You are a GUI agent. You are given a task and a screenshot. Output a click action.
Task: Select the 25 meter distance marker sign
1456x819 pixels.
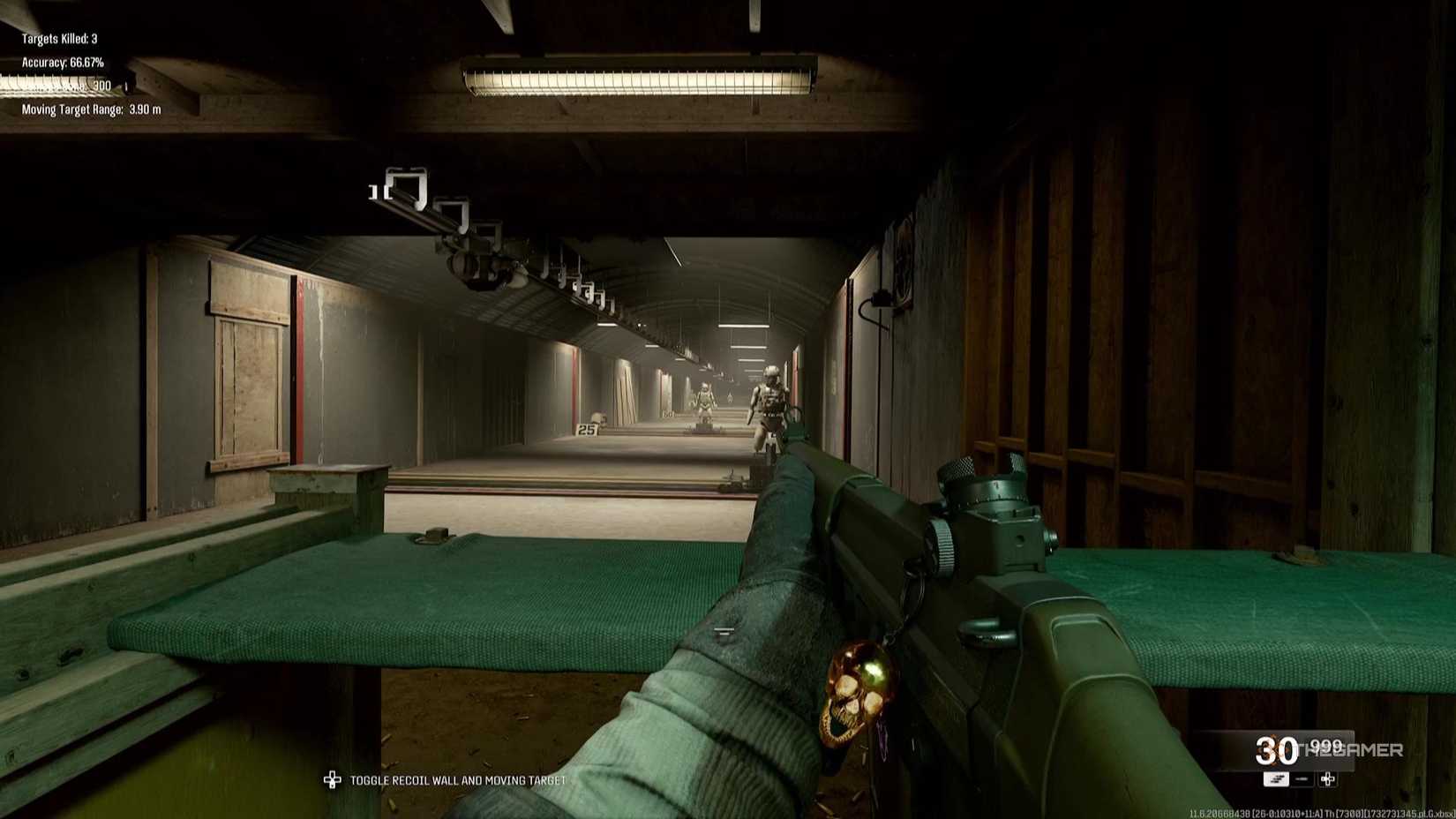click(586, 429)
